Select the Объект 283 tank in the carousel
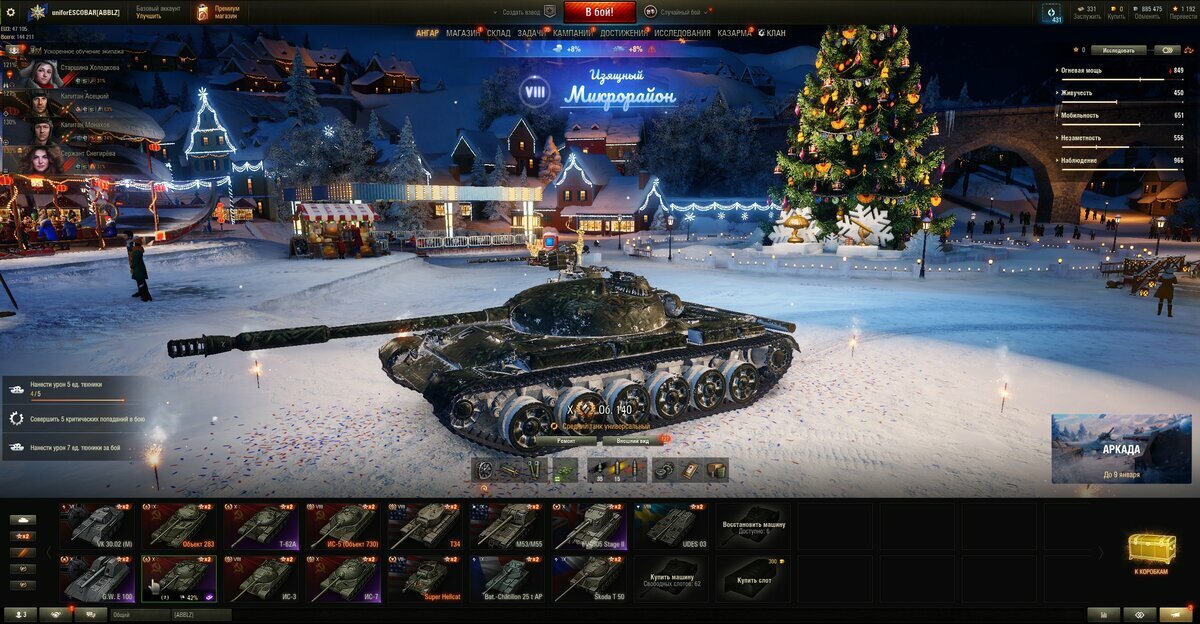1200x624 pixels. click(x=179, y=526)
